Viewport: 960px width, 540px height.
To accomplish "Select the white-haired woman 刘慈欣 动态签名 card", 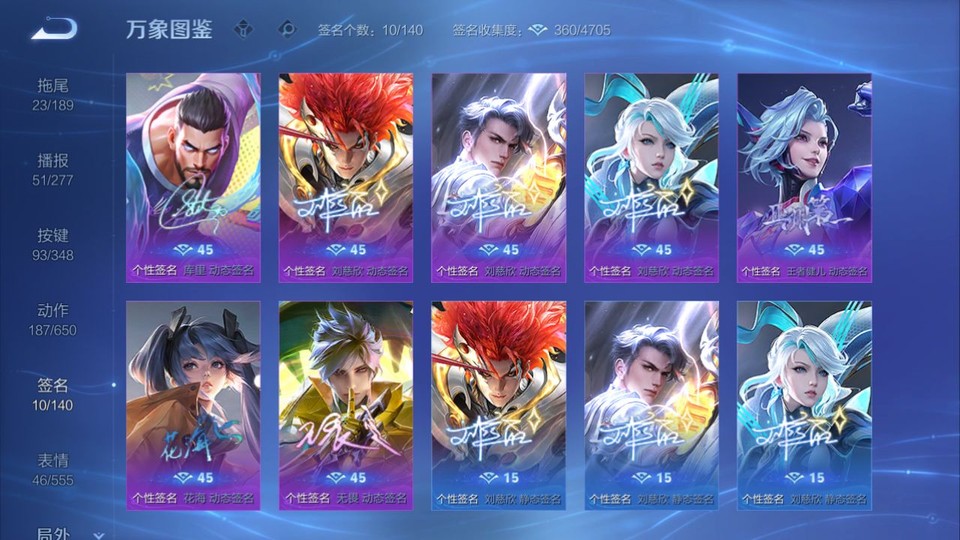I will click(651, 177).
